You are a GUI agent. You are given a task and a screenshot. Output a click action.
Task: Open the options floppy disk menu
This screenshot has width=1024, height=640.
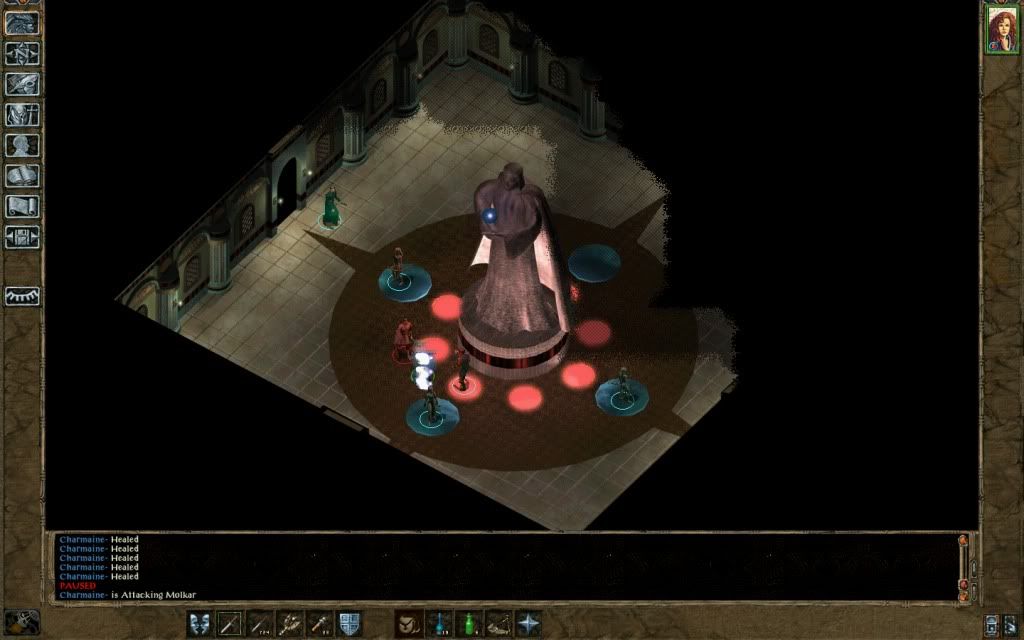tap(22, 237)
